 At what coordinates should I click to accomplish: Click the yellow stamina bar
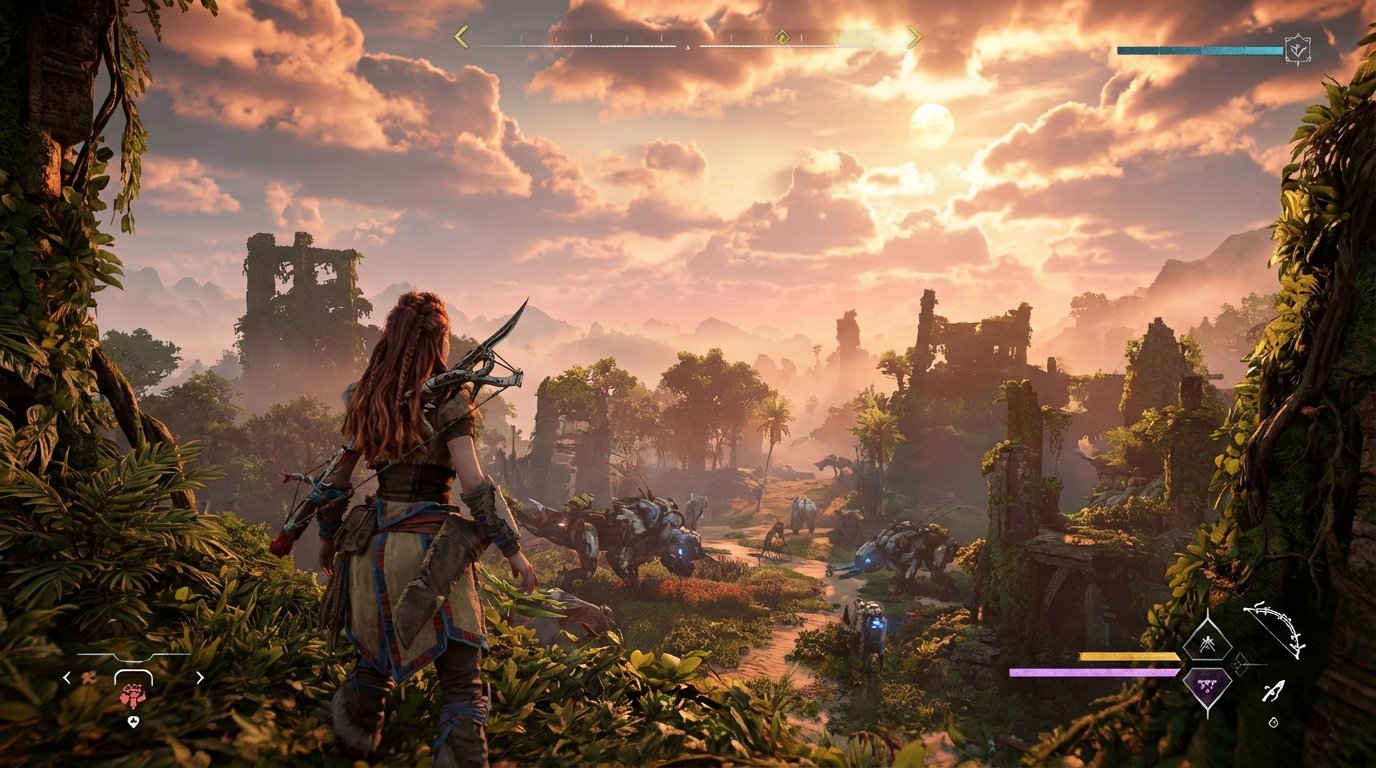pyautogui.click(x=1130, y=654)
